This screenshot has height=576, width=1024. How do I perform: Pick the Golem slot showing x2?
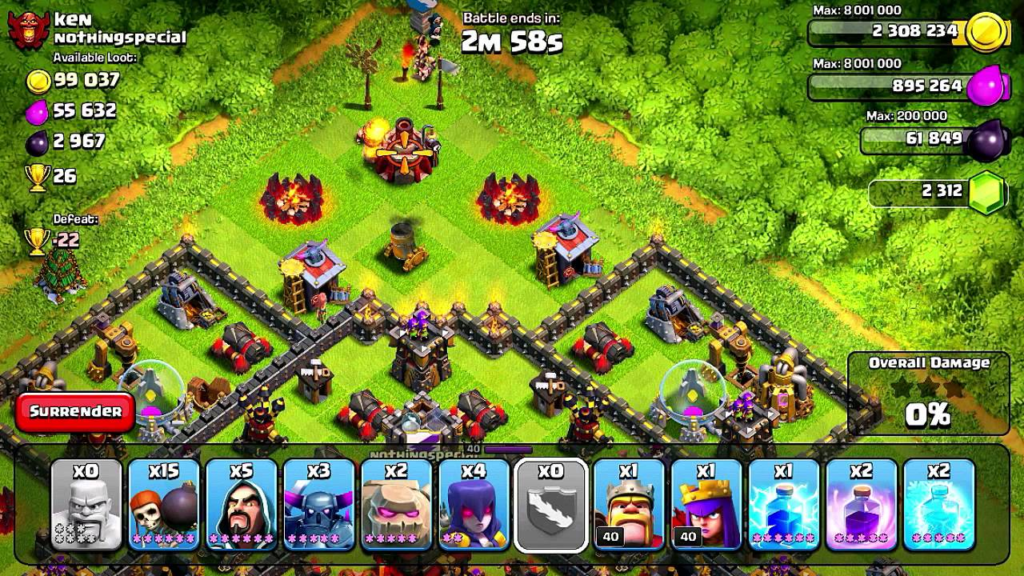[x=397, y=505]
